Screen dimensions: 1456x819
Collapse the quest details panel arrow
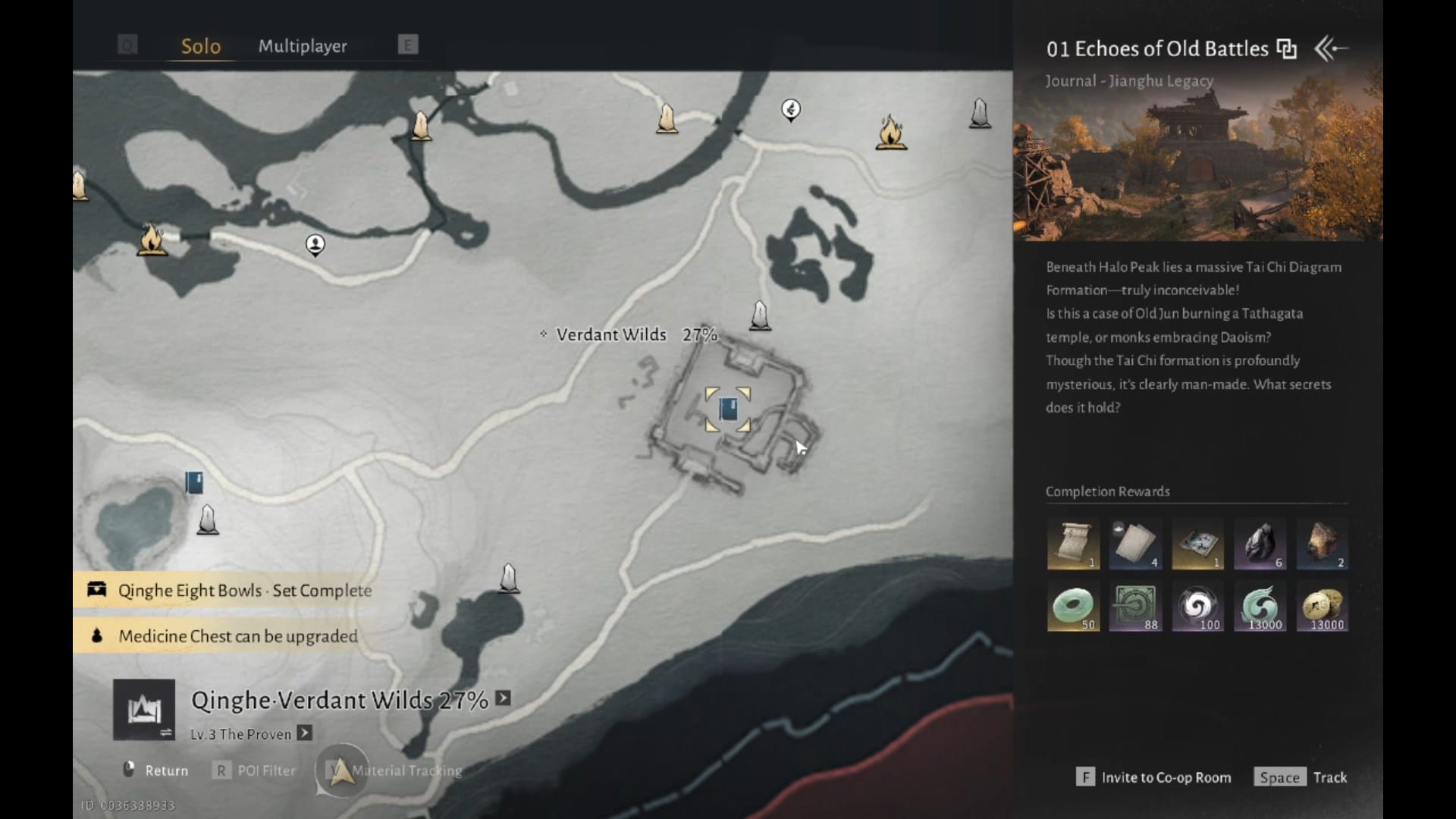(1330, 49)
